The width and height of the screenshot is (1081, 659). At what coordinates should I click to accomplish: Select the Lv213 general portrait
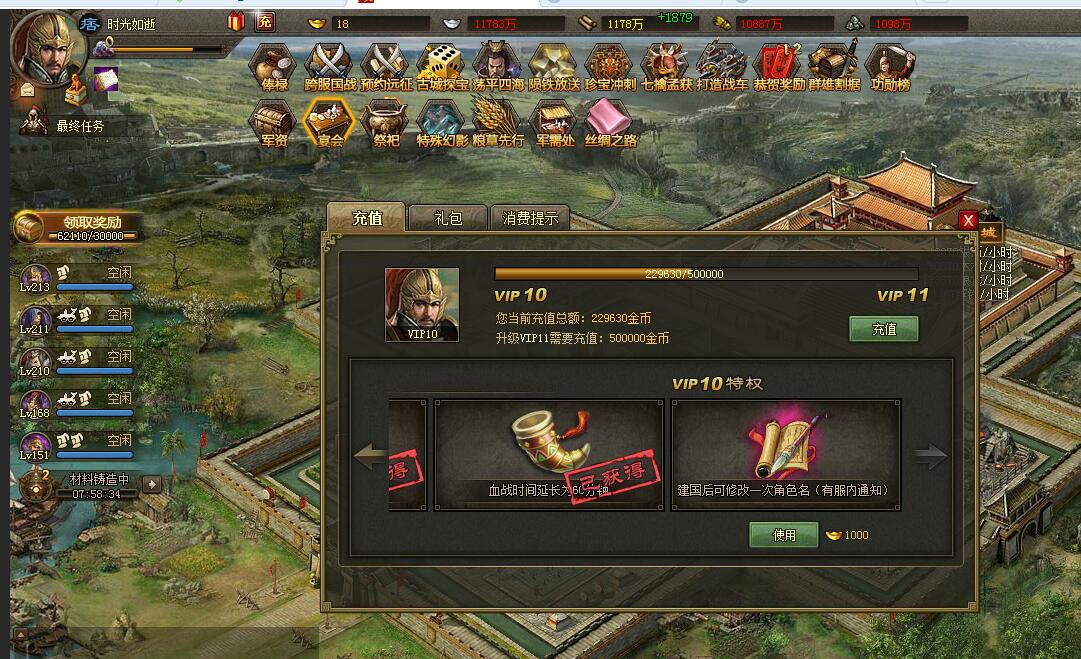(x=36, y=277)
